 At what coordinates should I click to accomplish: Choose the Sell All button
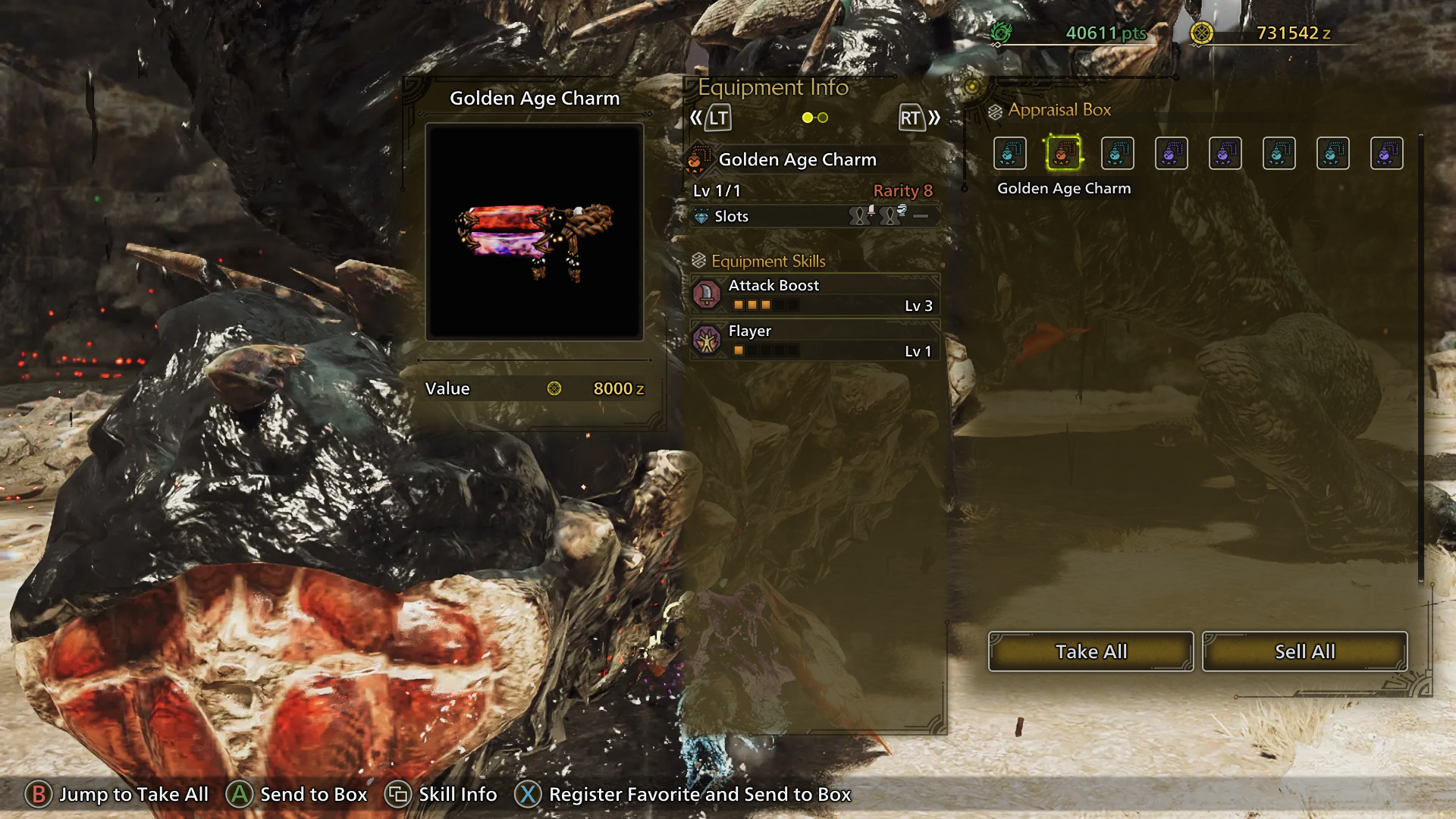1304,651
